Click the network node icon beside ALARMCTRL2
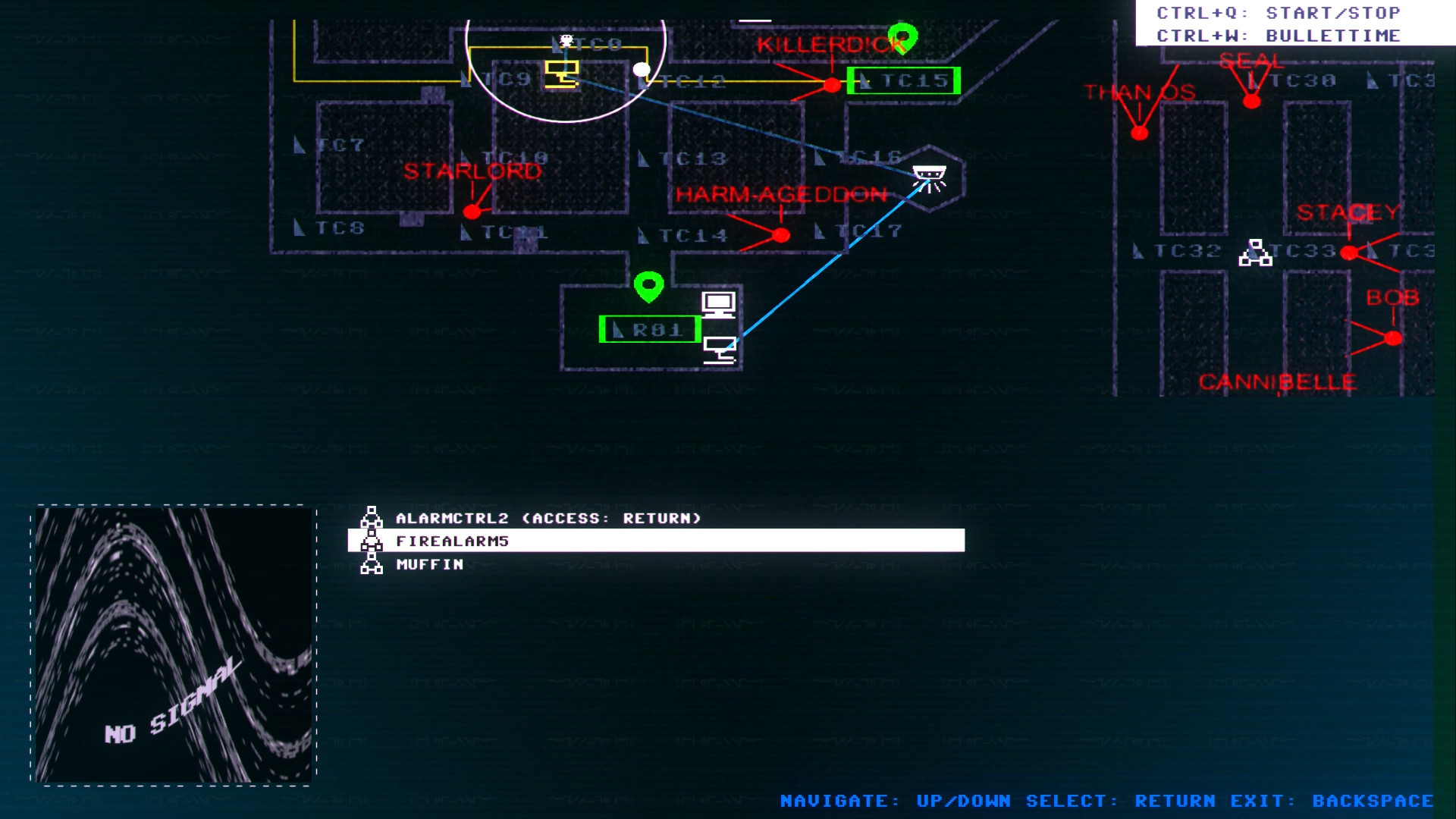Viewport: 1456px width, 819px height. 372,519
